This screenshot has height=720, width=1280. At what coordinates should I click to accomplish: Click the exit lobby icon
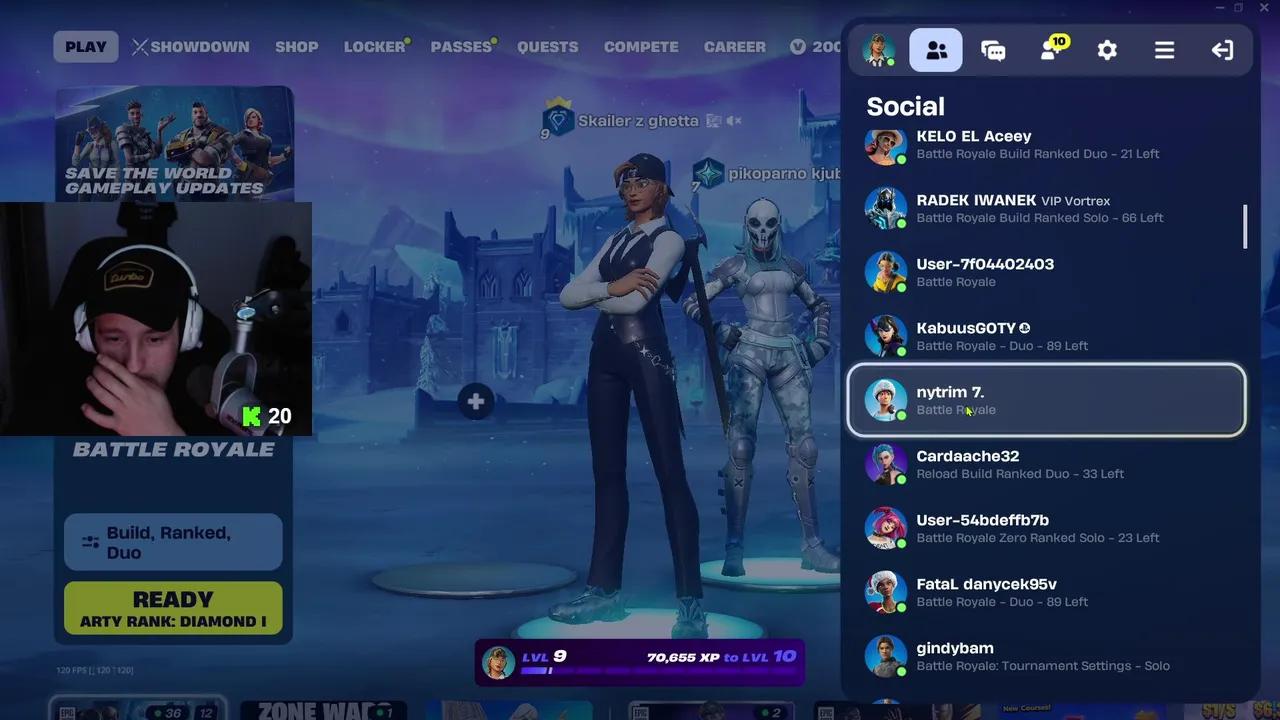coord(1222,49)
